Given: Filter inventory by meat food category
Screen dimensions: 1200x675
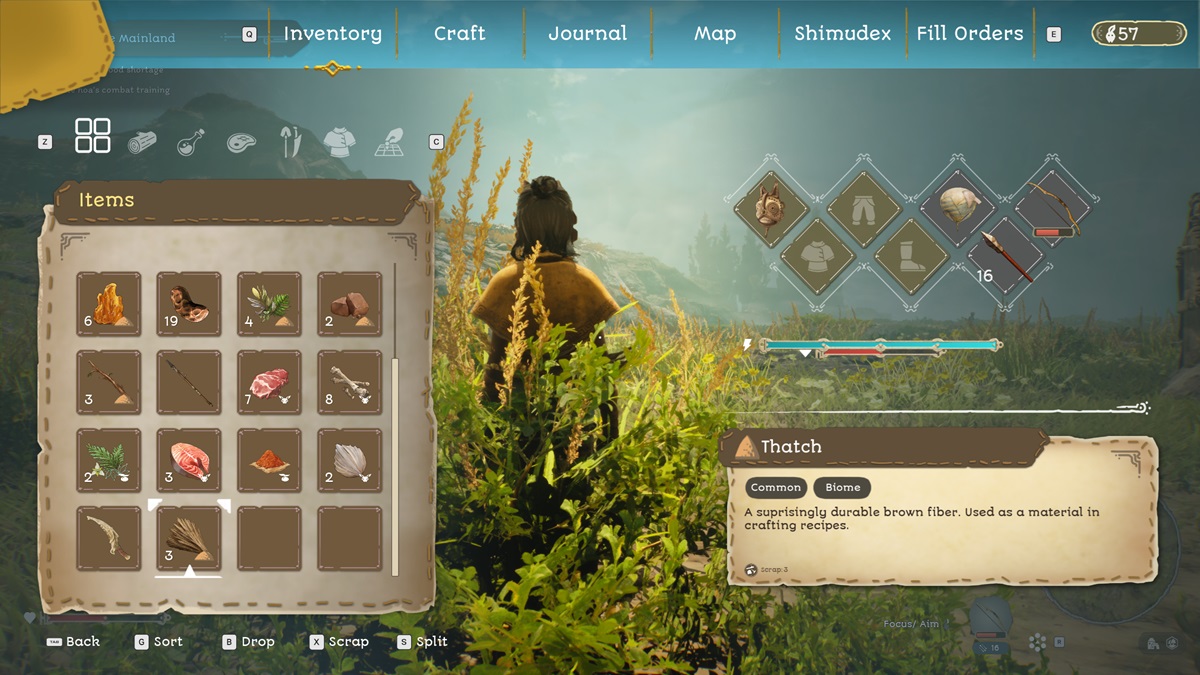Looking at the screenshot, I should (x=241, y=142).
